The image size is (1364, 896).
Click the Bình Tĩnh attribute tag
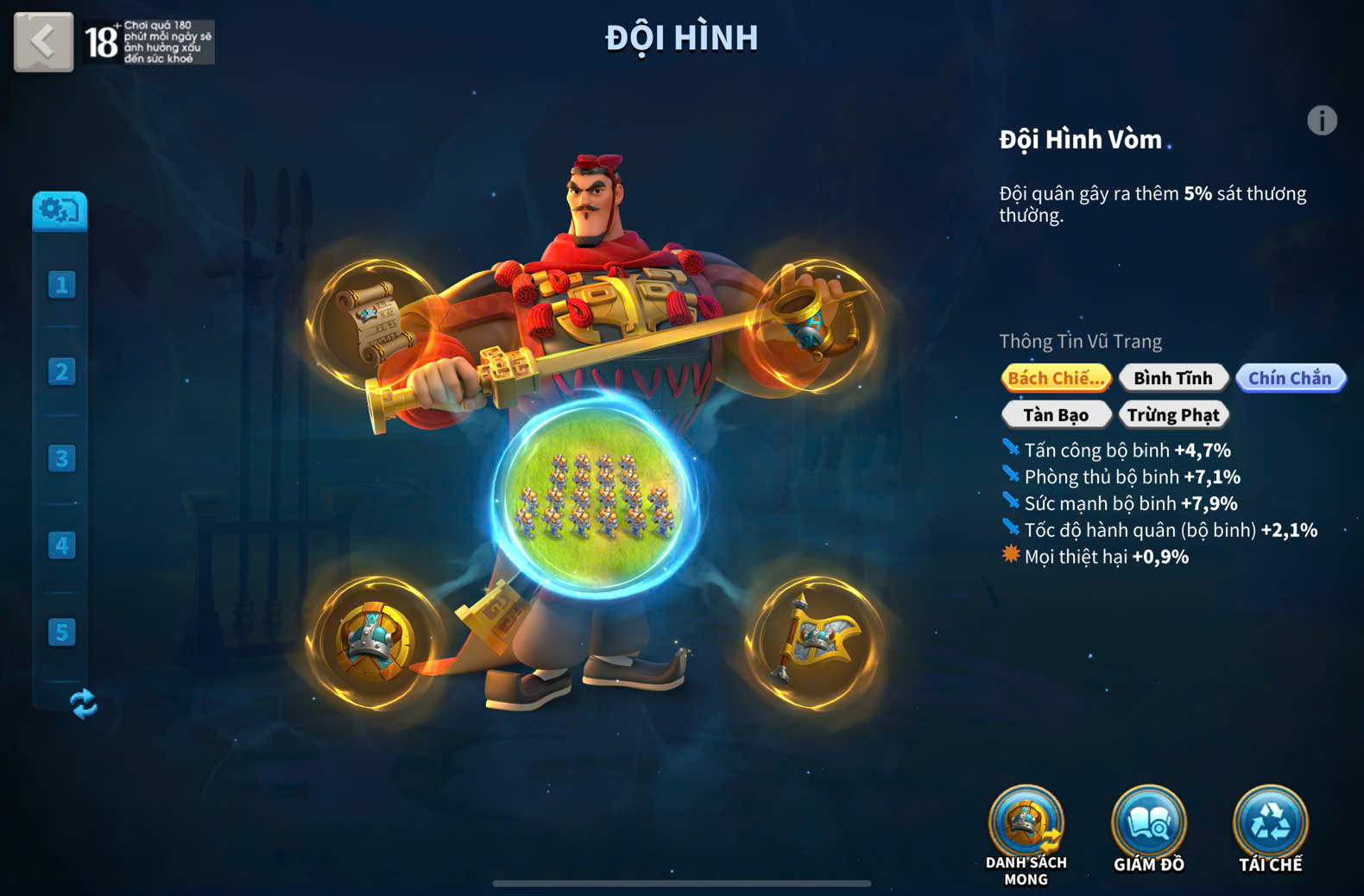point(1172,378)
